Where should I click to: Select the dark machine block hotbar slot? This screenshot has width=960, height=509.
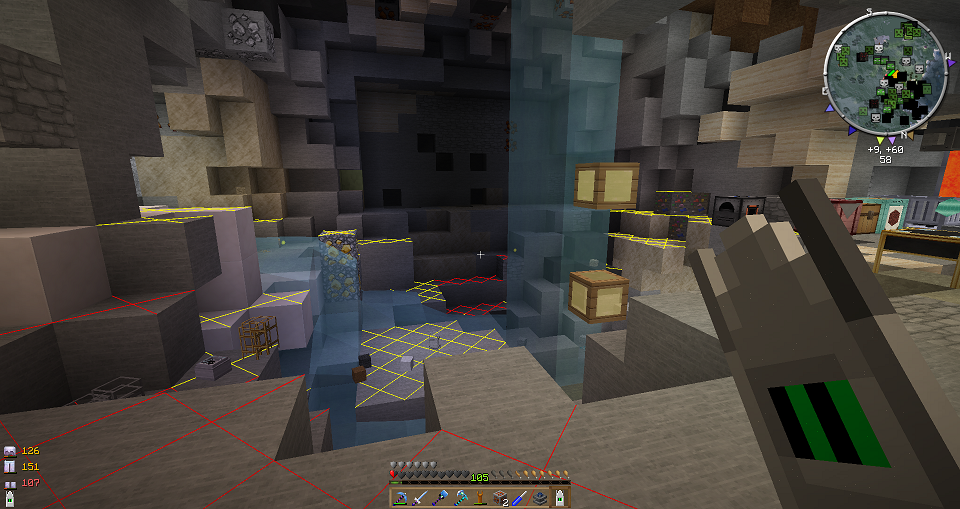(x=538, y=497)
